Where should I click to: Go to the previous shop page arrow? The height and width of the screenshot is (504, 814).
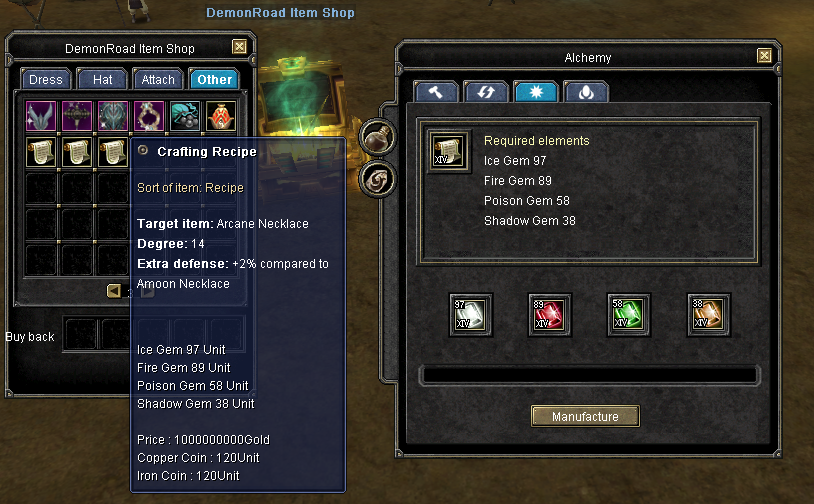click(x=113, y=291)
